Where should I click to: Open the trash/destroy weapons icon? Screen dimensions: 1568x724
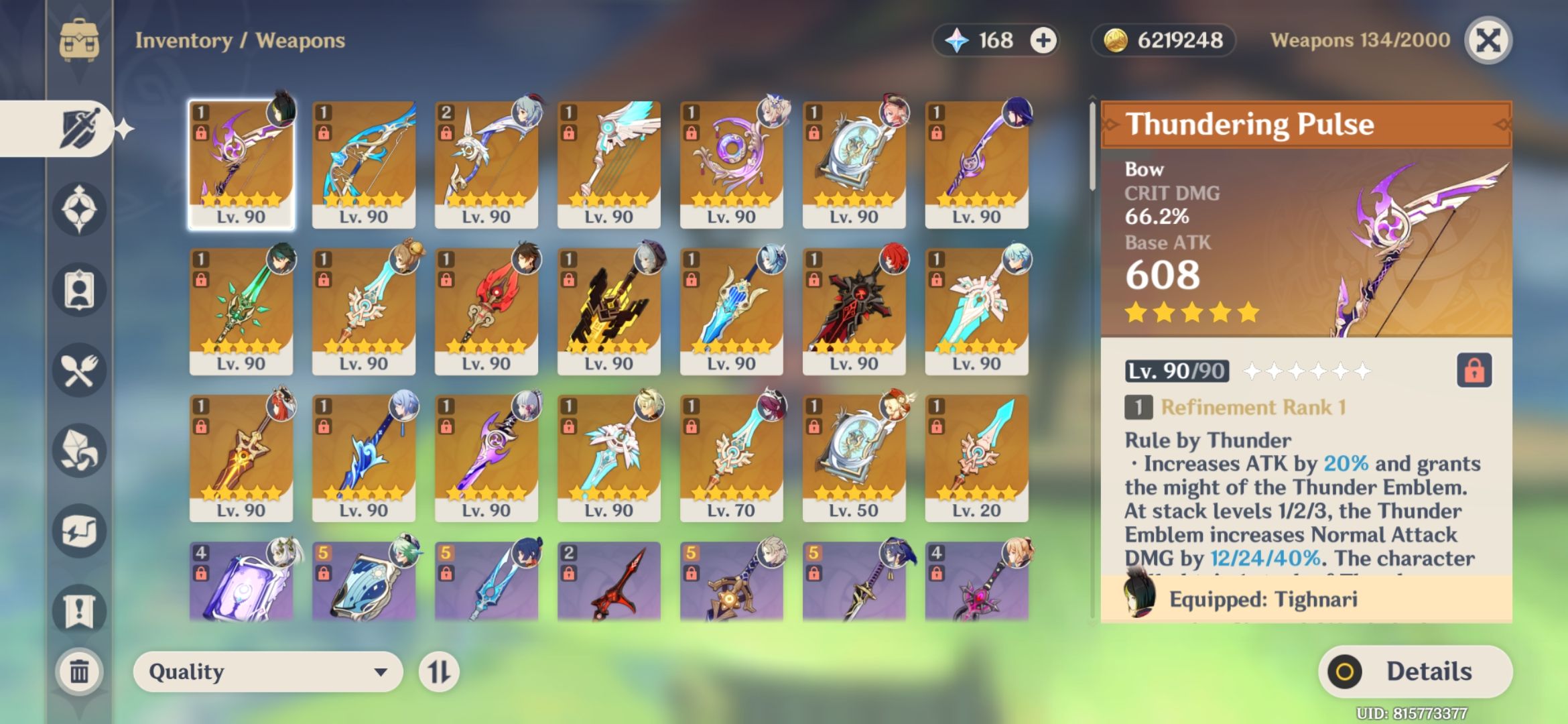point(79,670)
